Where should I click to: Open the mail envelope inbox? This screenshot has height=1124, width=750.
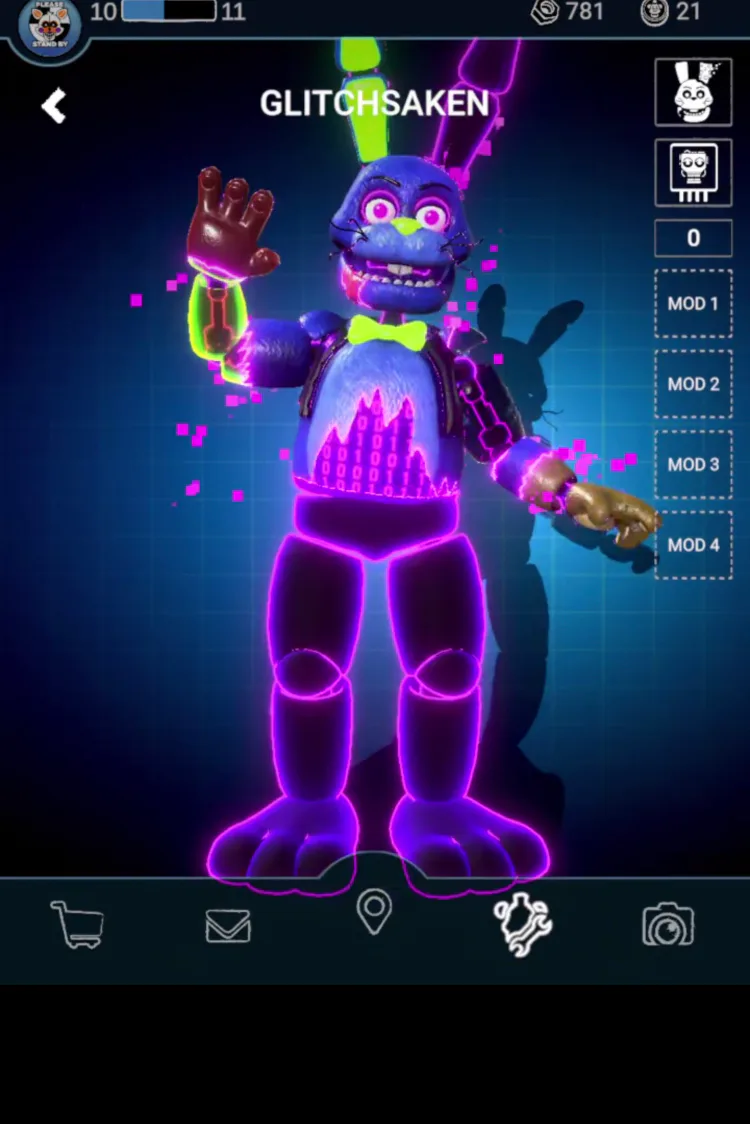tap(228, 927)
